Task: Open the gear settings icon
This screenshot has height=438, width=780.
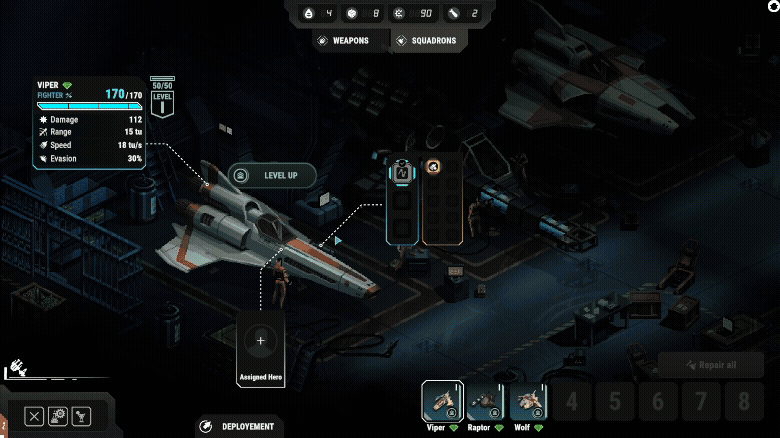Action: (59, 416)
